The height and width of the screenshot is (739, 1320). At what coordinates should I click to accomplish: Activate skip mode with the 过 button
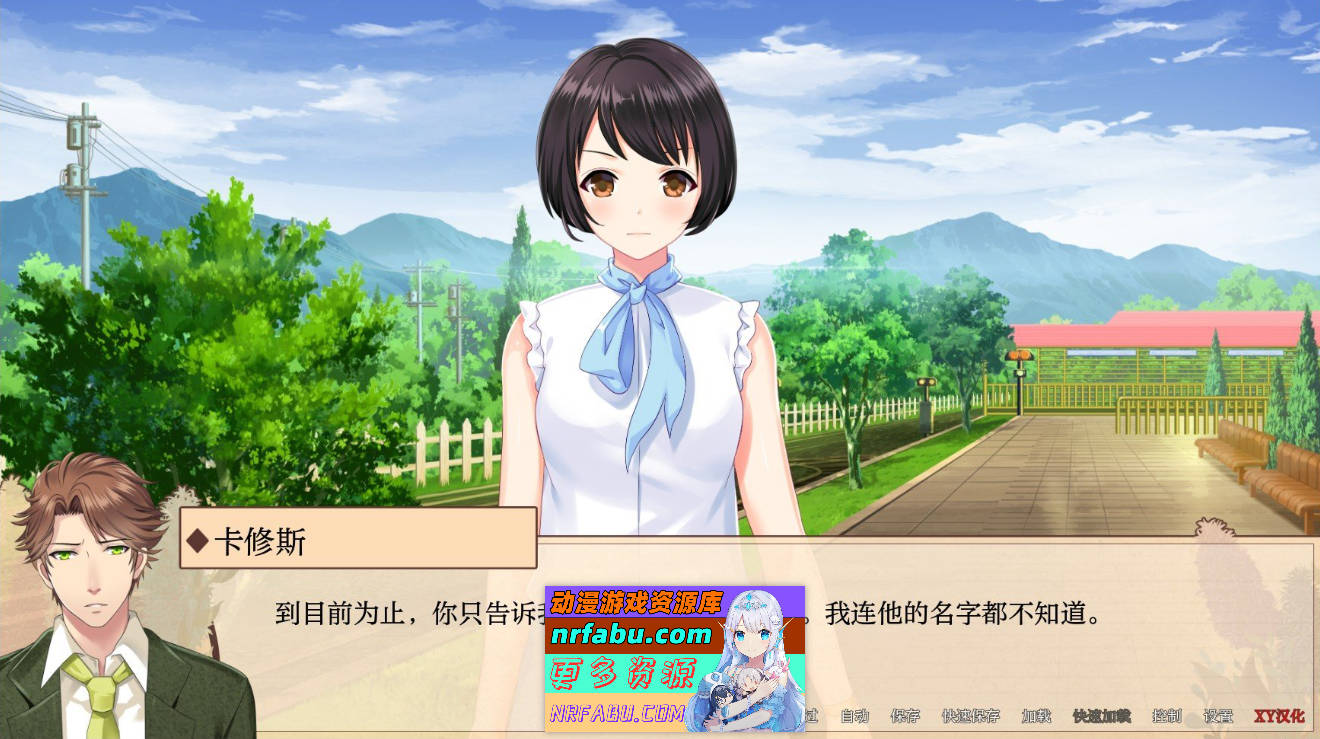pyautogui.click(x=810, y=717)
